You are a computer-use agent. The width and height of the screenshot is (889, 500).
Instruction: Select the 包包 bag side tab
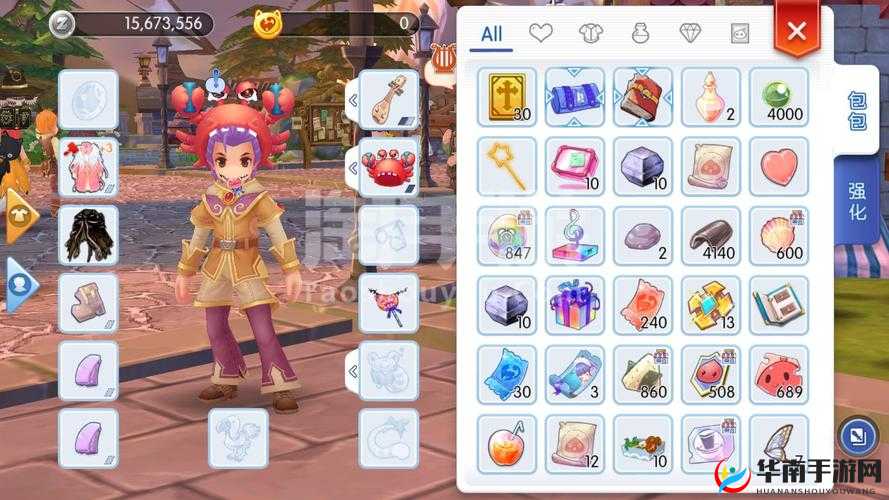point(857,112)
